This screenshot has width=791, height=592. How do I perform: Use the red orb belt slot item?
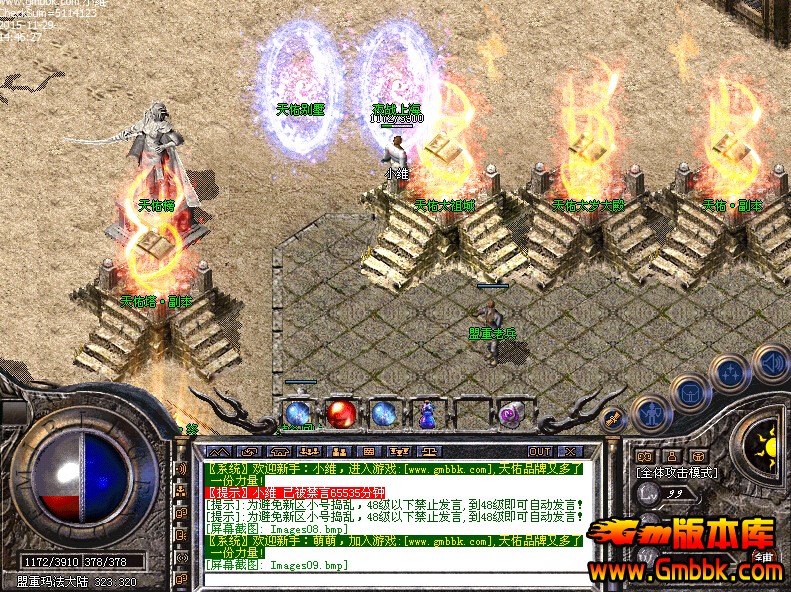click(341, 412)
